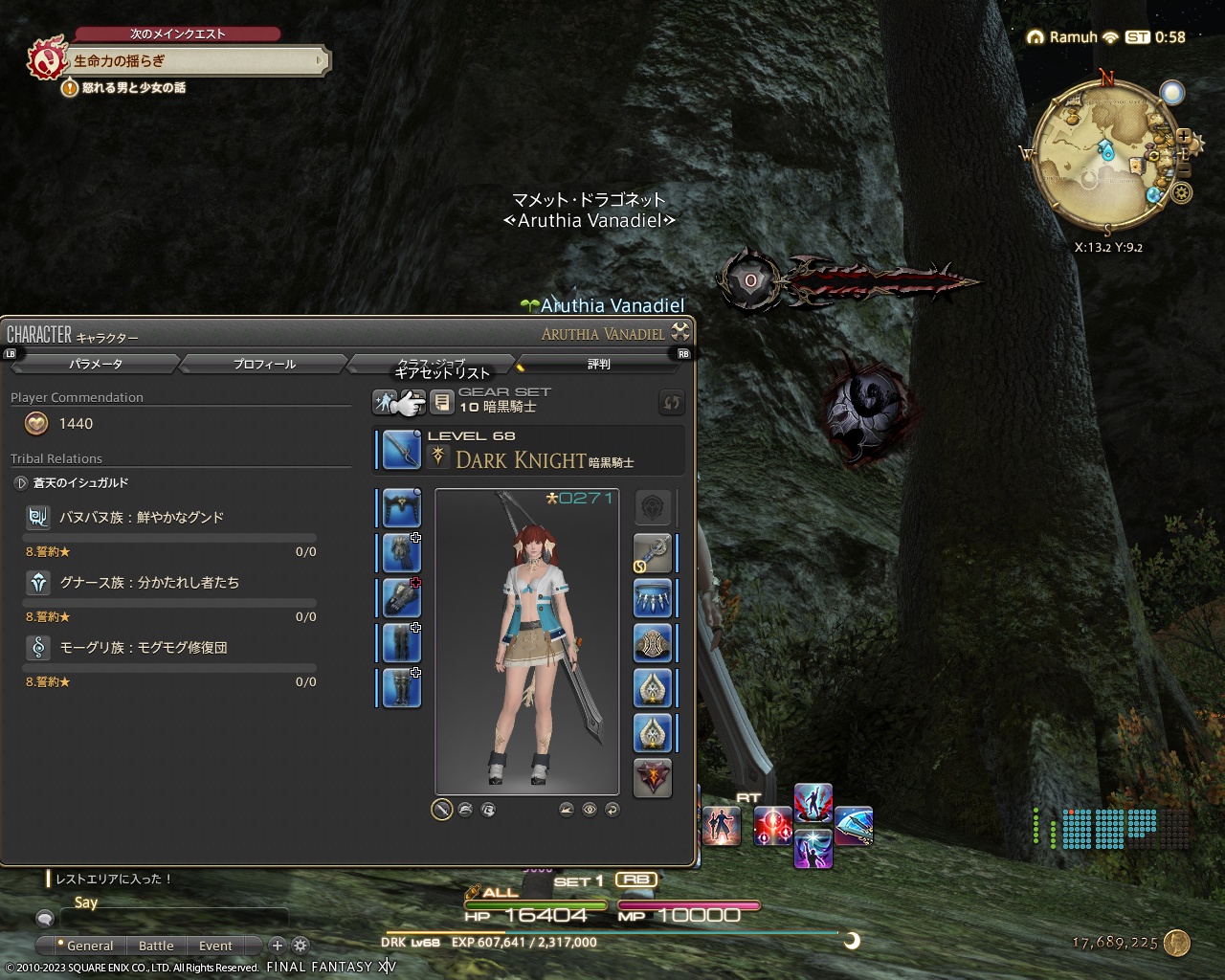
Task: Select the necklace equipment slot
Action: (x=655, y=598)
